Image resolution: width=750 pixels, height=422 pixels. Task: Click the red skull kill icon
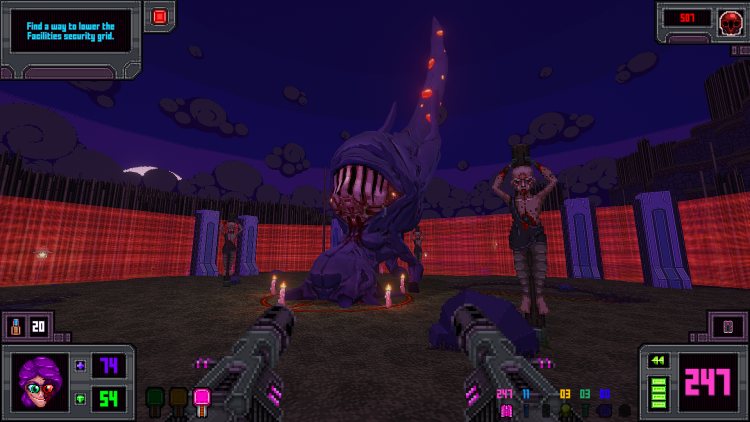click(729, 19)
